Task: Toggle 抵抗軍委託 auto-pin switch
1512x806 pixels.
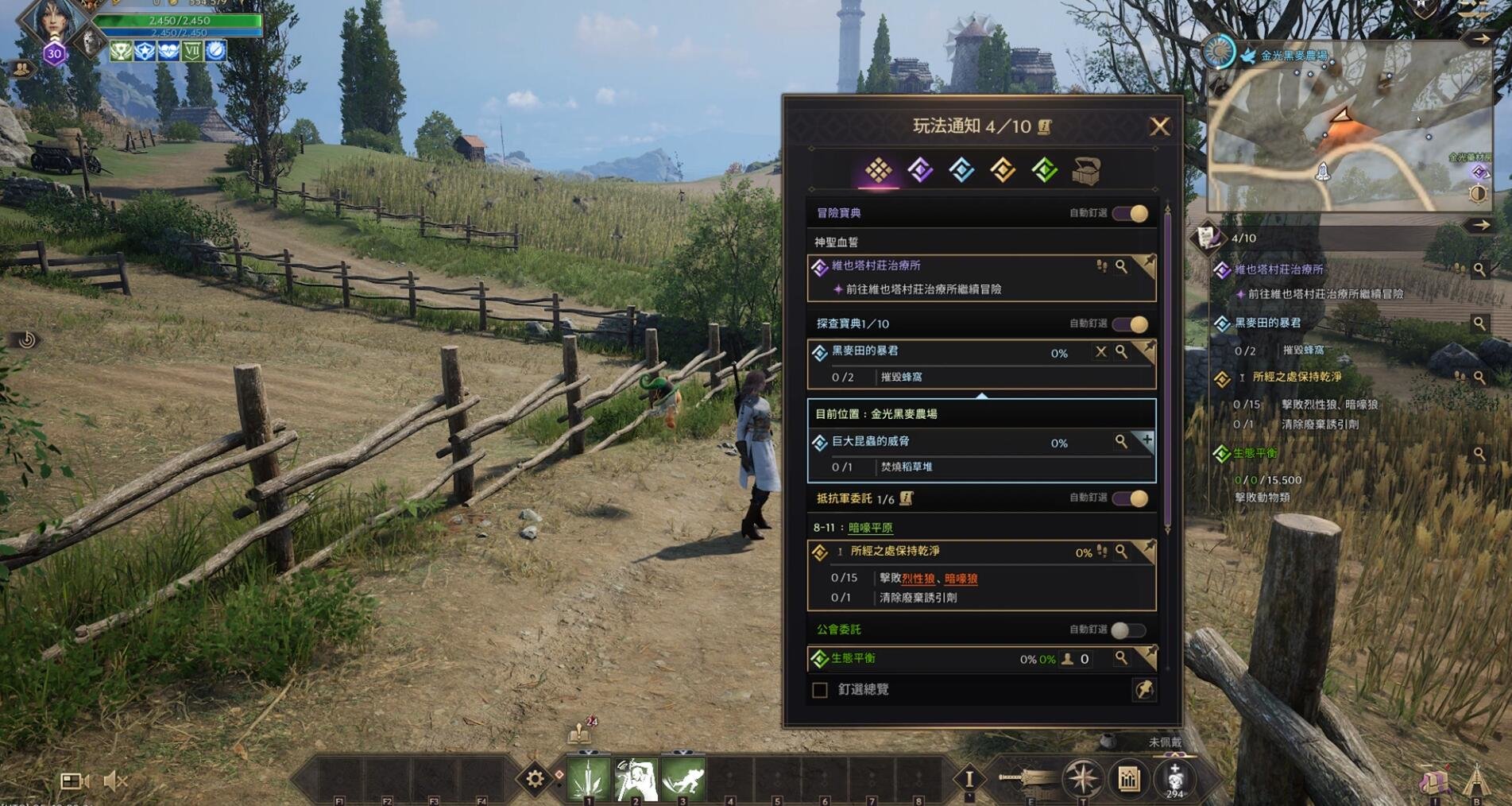Action: 1131,498
